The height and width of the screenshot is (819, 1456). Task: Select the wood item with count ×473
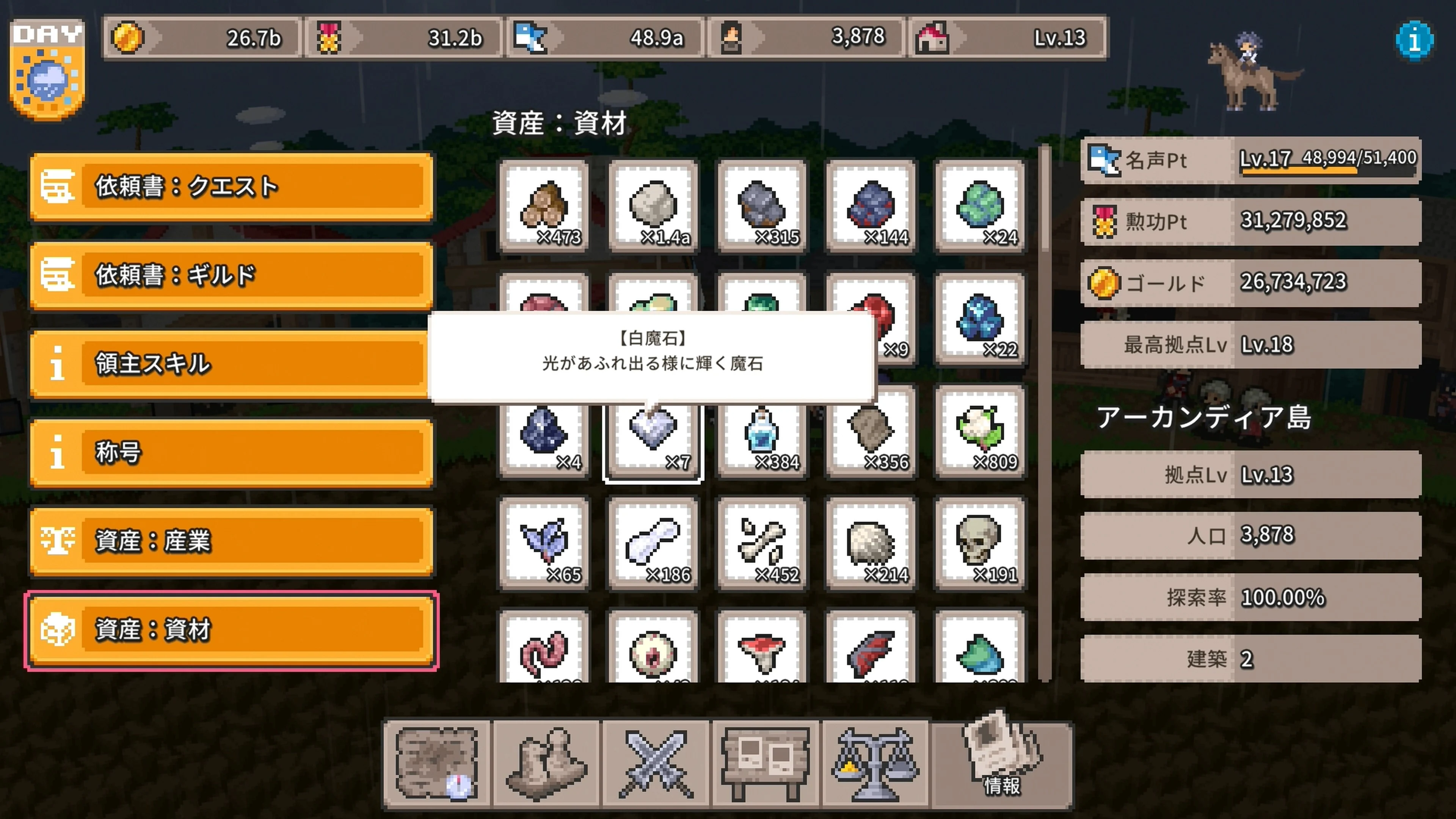click(544, 206)
